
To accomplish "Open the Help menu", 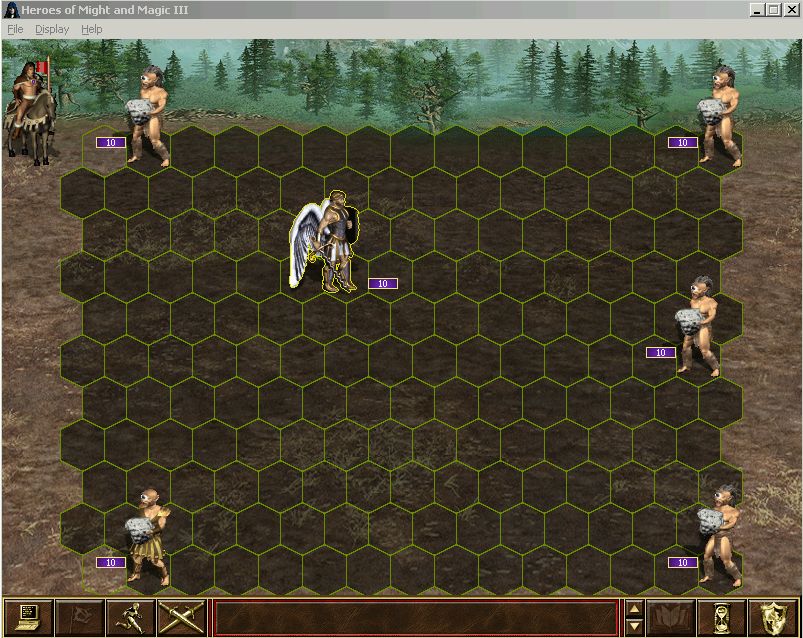I will point(92,29).
